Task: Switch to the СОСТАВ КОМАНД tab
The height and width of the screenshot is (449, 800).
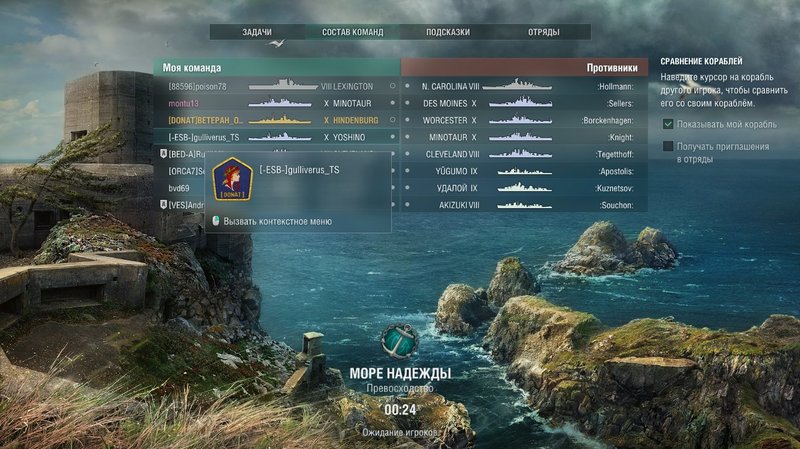Action: (x=352, y=32)
